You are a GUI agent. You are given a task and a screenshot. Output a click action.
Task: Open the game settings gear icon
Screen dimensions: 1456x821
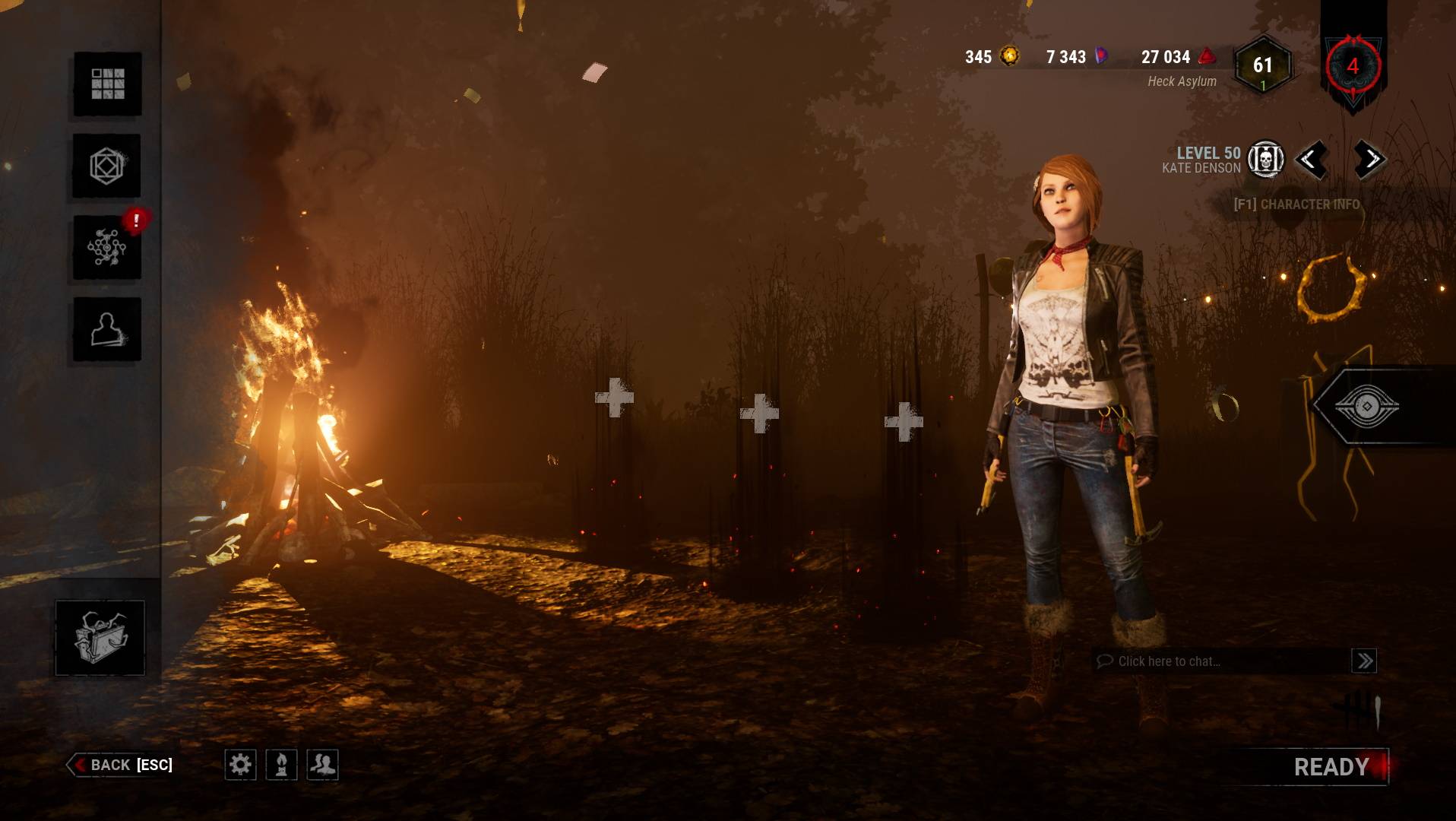click(242, 766)
